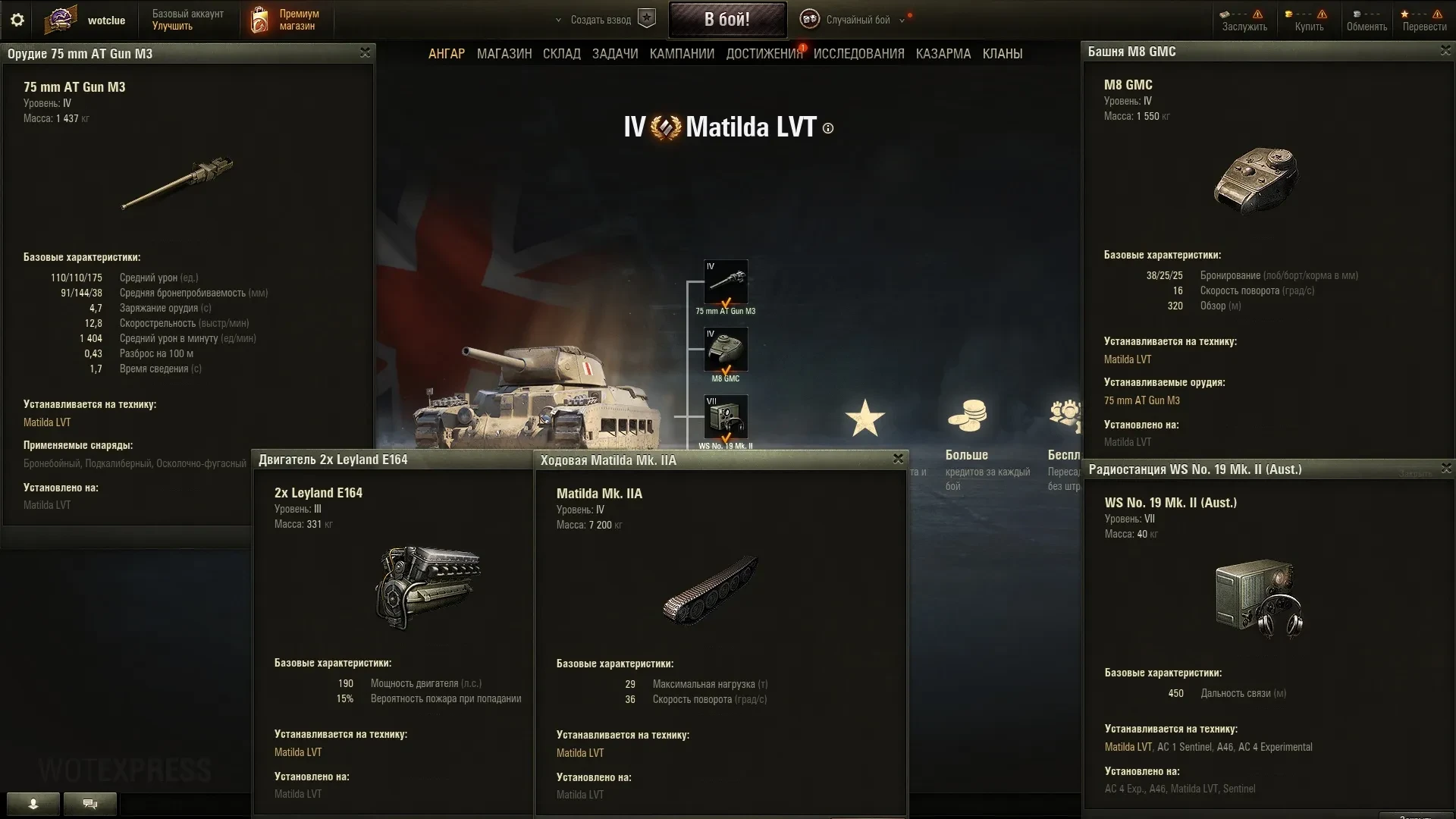Open the settings gear menu
This screenshot has height=819, width=1456.
(x=17, y=20)
